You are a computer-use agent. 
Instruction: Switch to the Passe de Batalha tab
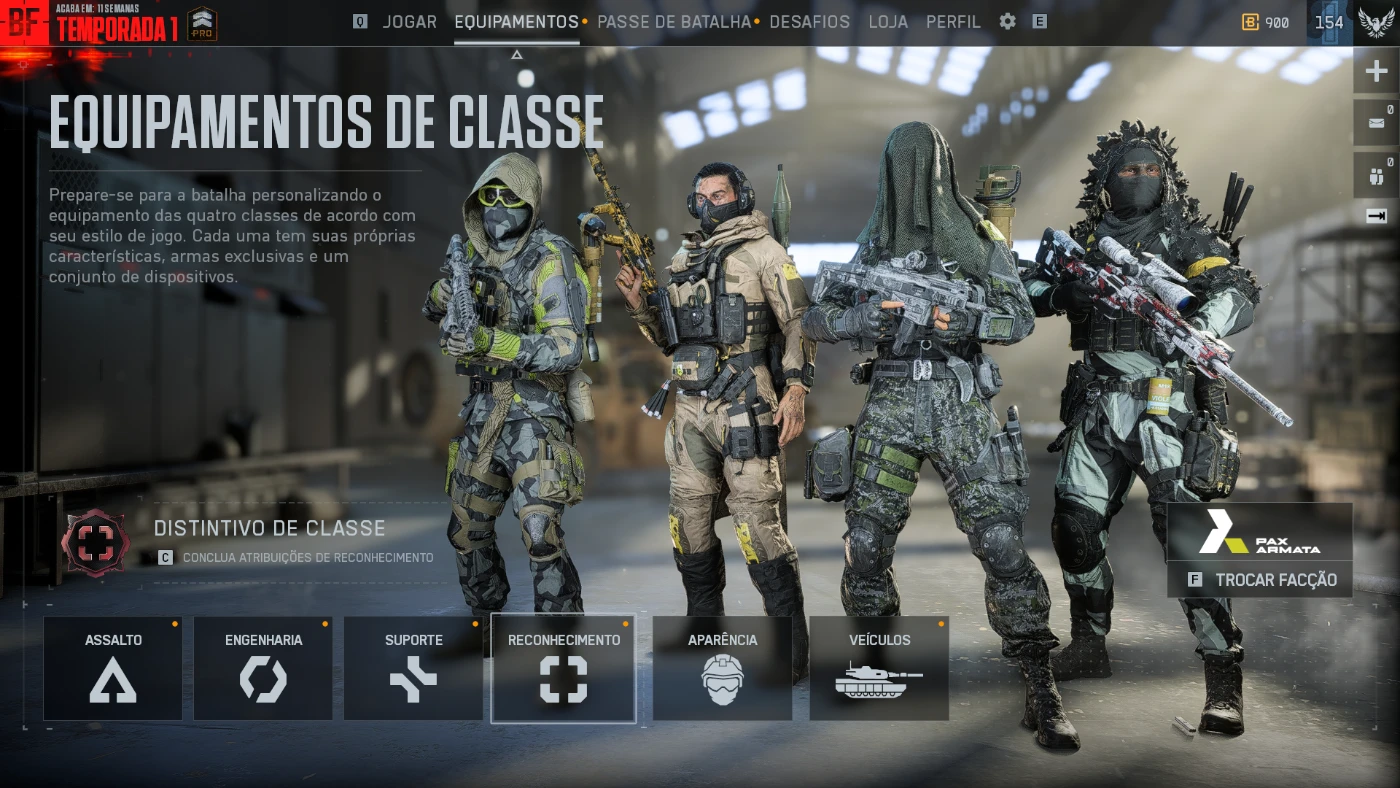tap(673, 22)
